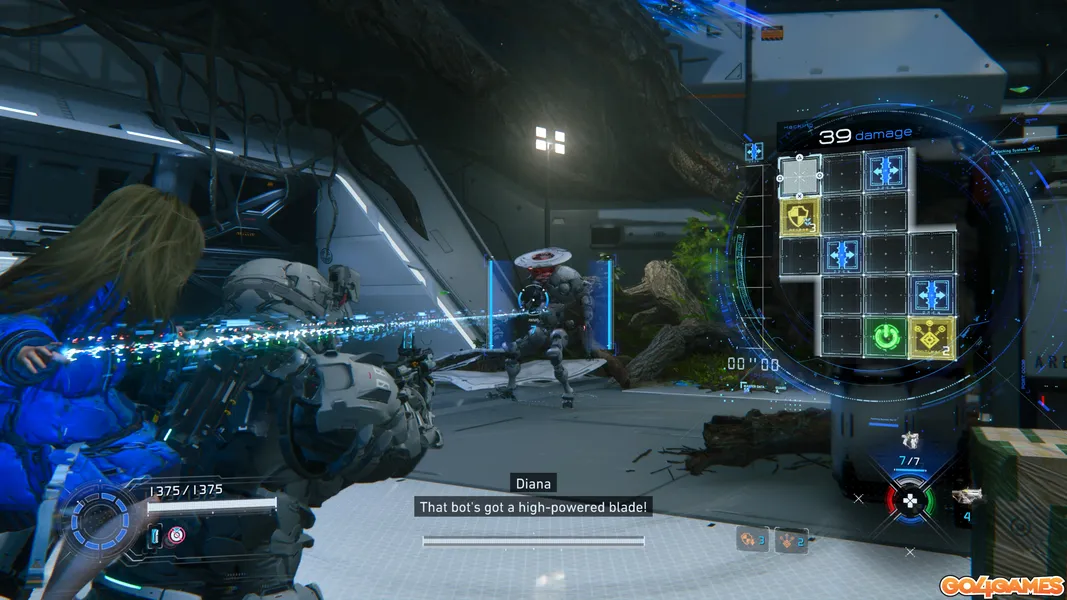Choose the yellow shield node tile
The image size is (1067, 600).
(800, 216)
